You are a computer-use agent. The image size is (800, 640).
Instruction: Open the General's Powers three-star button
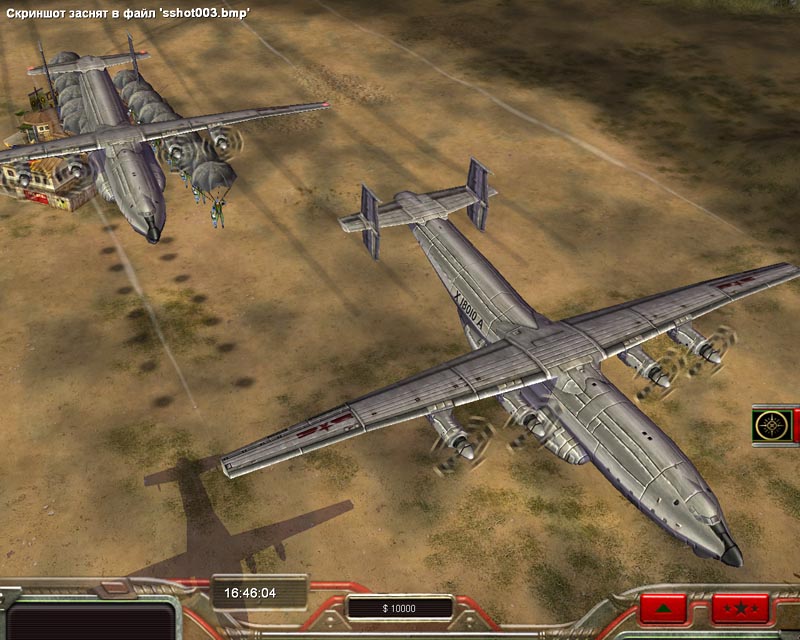[x=740, y=608]
